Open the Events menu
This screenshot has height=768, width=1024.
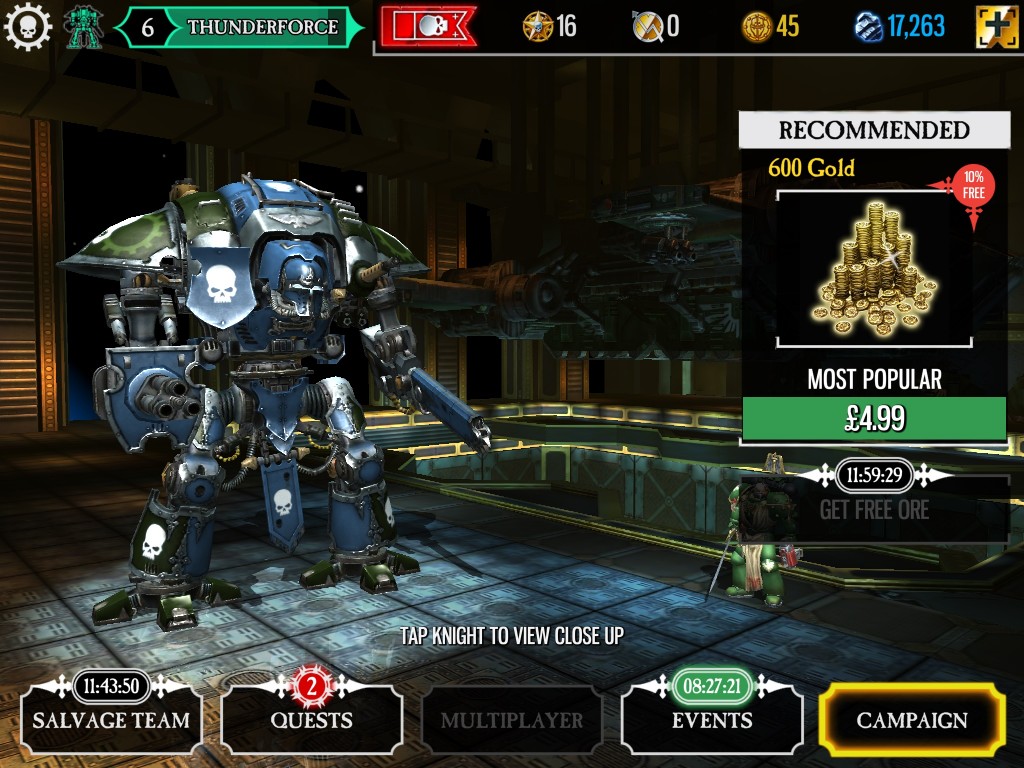pyautogui.click(x=711, y=720)
